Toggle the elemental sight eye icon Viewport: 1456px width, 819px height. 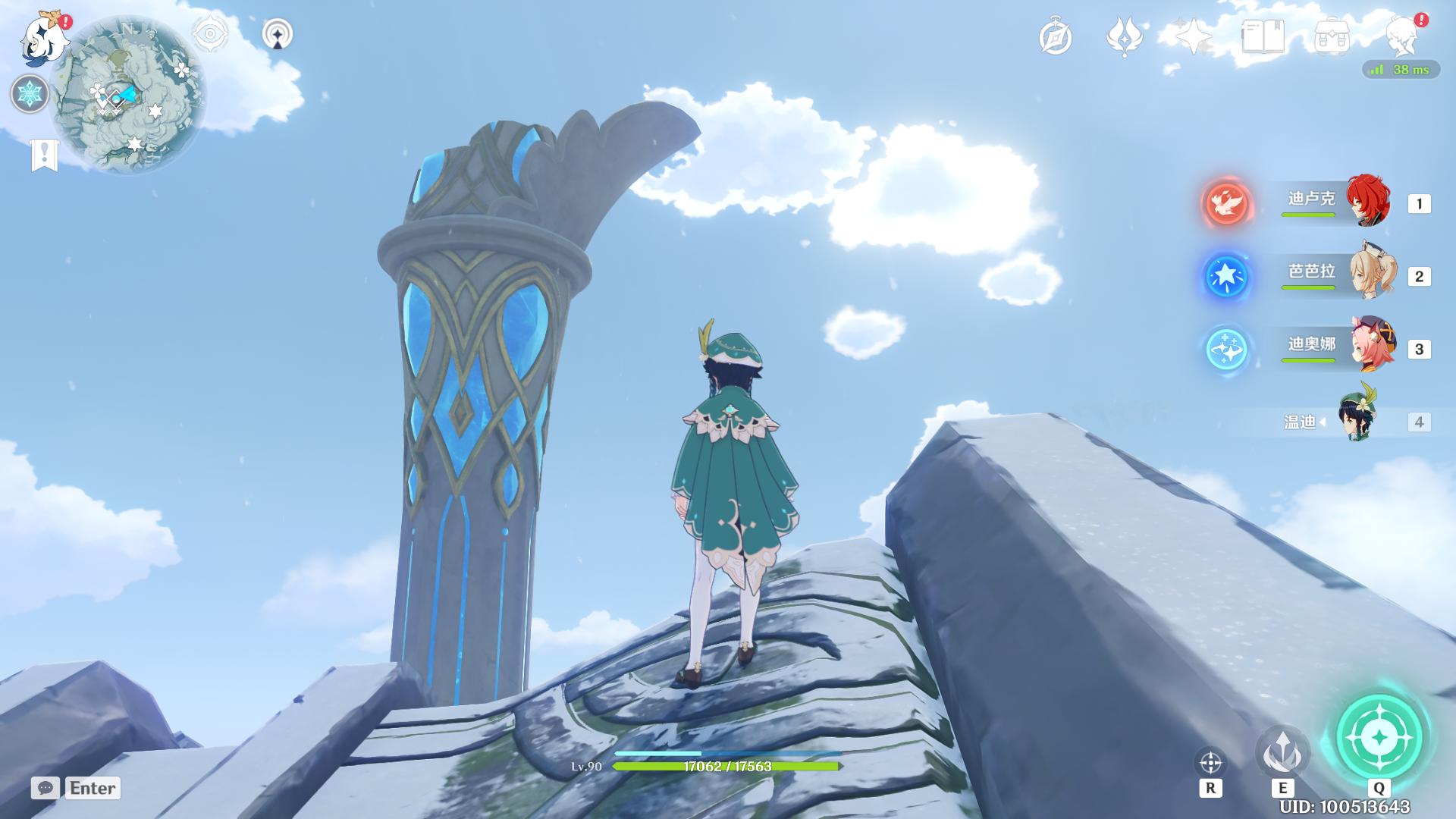coord(210,34)
